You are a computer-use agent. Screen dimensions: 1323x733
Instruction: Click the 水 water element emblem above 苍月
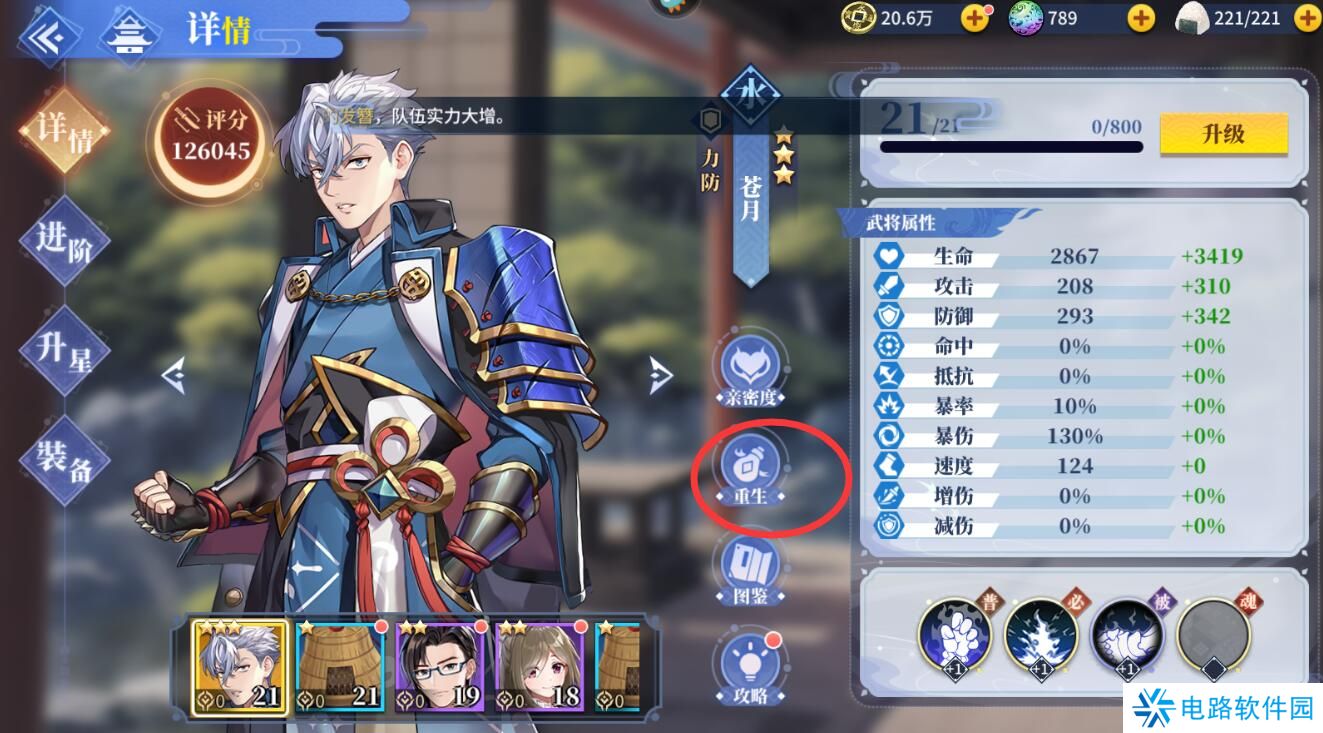pos(752,93)
